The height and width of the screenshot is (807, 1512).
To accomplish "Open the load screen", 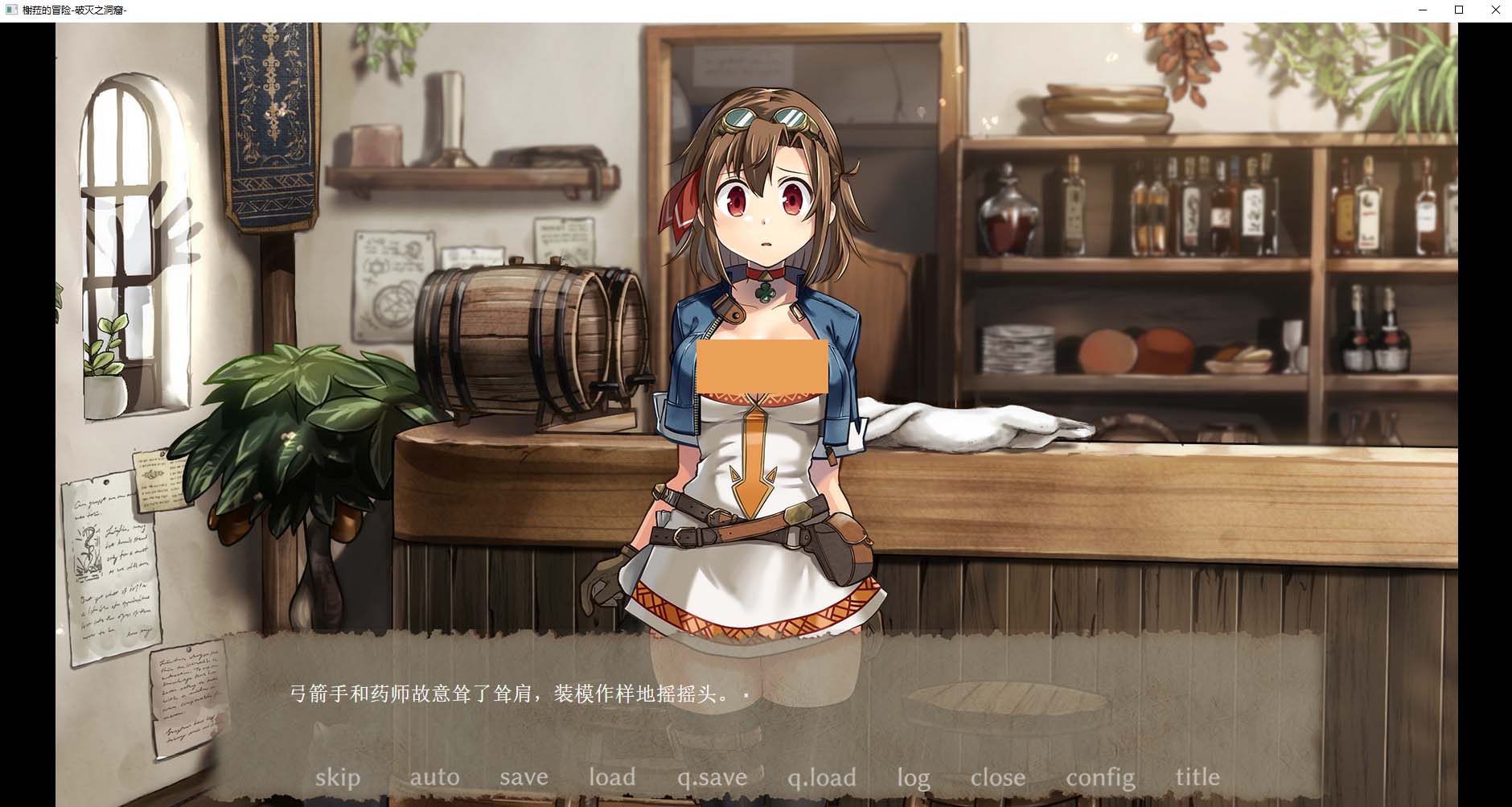I will tap(612, 777).
